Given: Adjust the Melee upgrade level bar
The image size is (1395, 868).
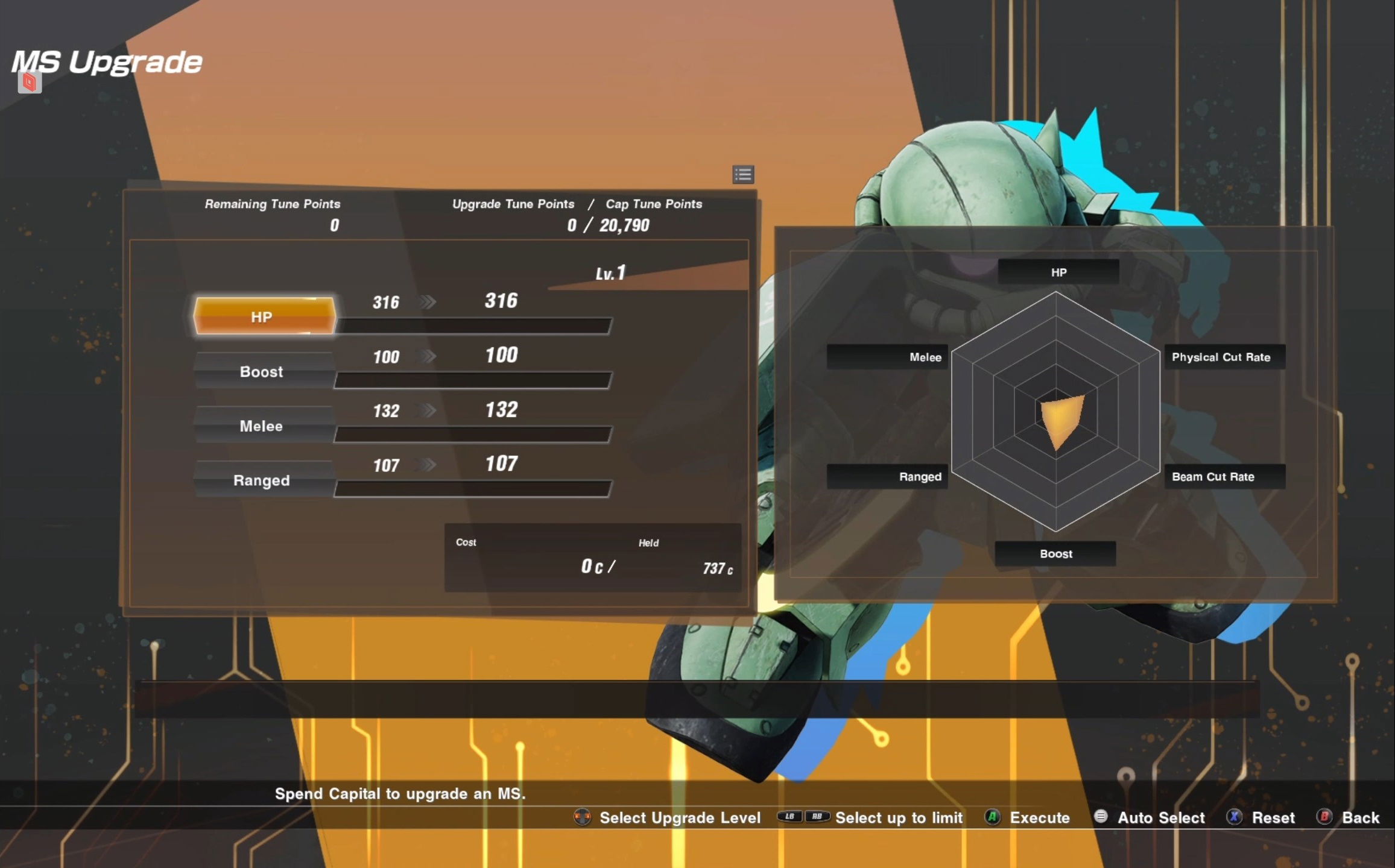Looking at the screenshot, I should 473,435.
